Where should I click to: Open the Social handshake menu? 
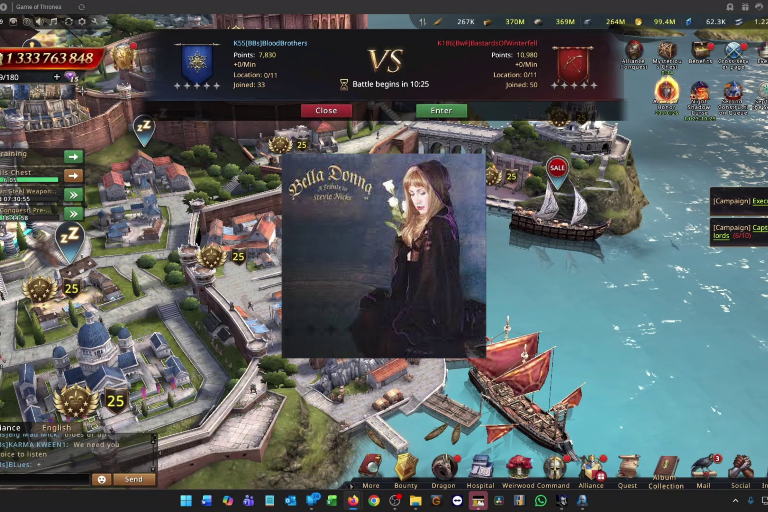[x=741, y=468]
